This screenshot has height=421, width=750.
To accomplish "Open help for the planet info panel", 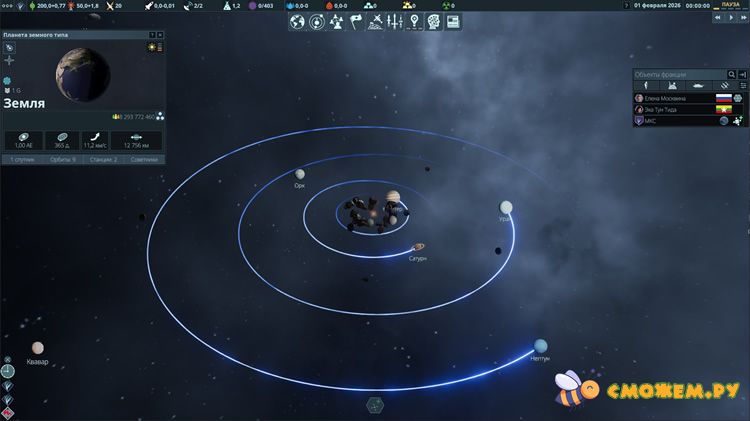I will (151, 35).
